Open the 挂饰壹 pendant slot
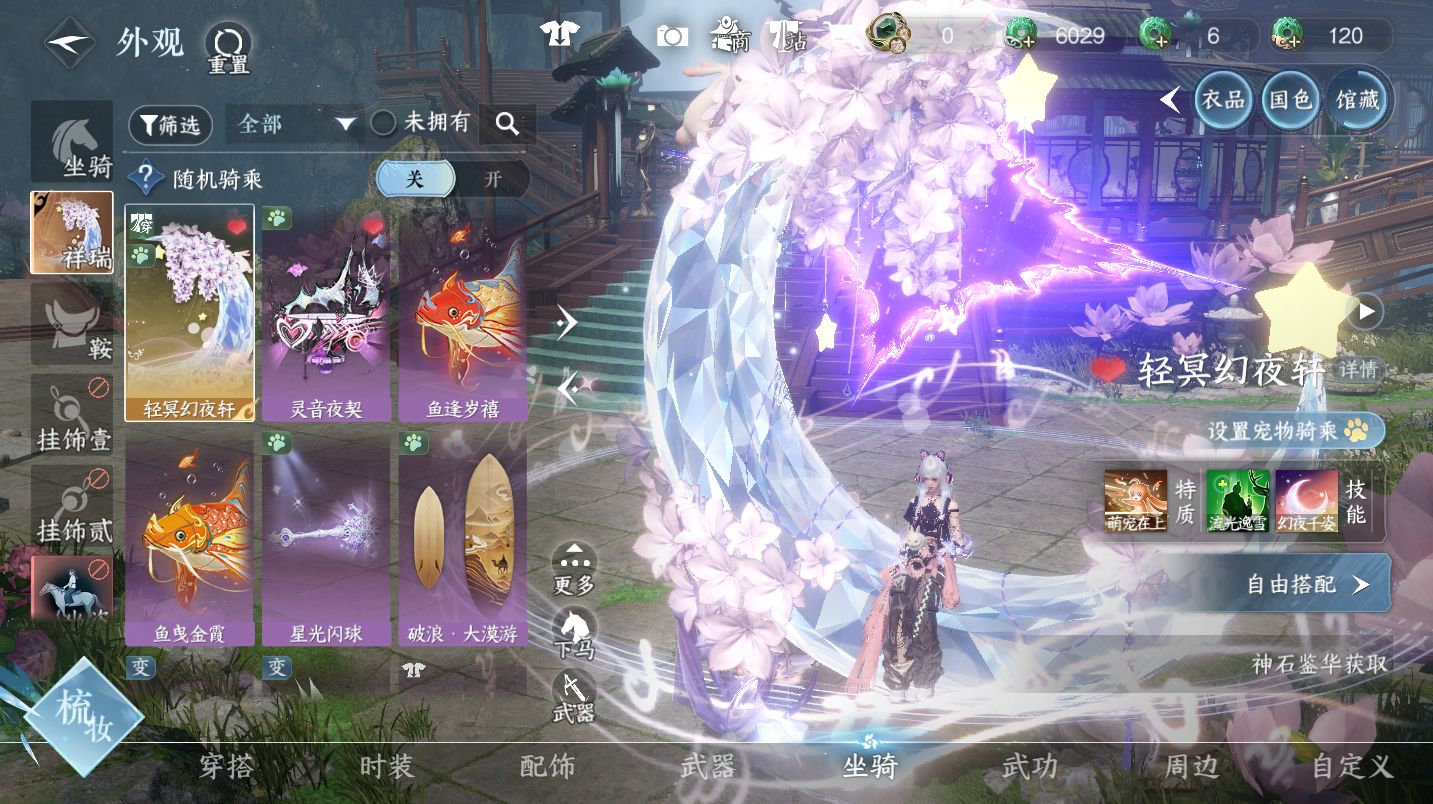1433x804 pixels. 72,414
